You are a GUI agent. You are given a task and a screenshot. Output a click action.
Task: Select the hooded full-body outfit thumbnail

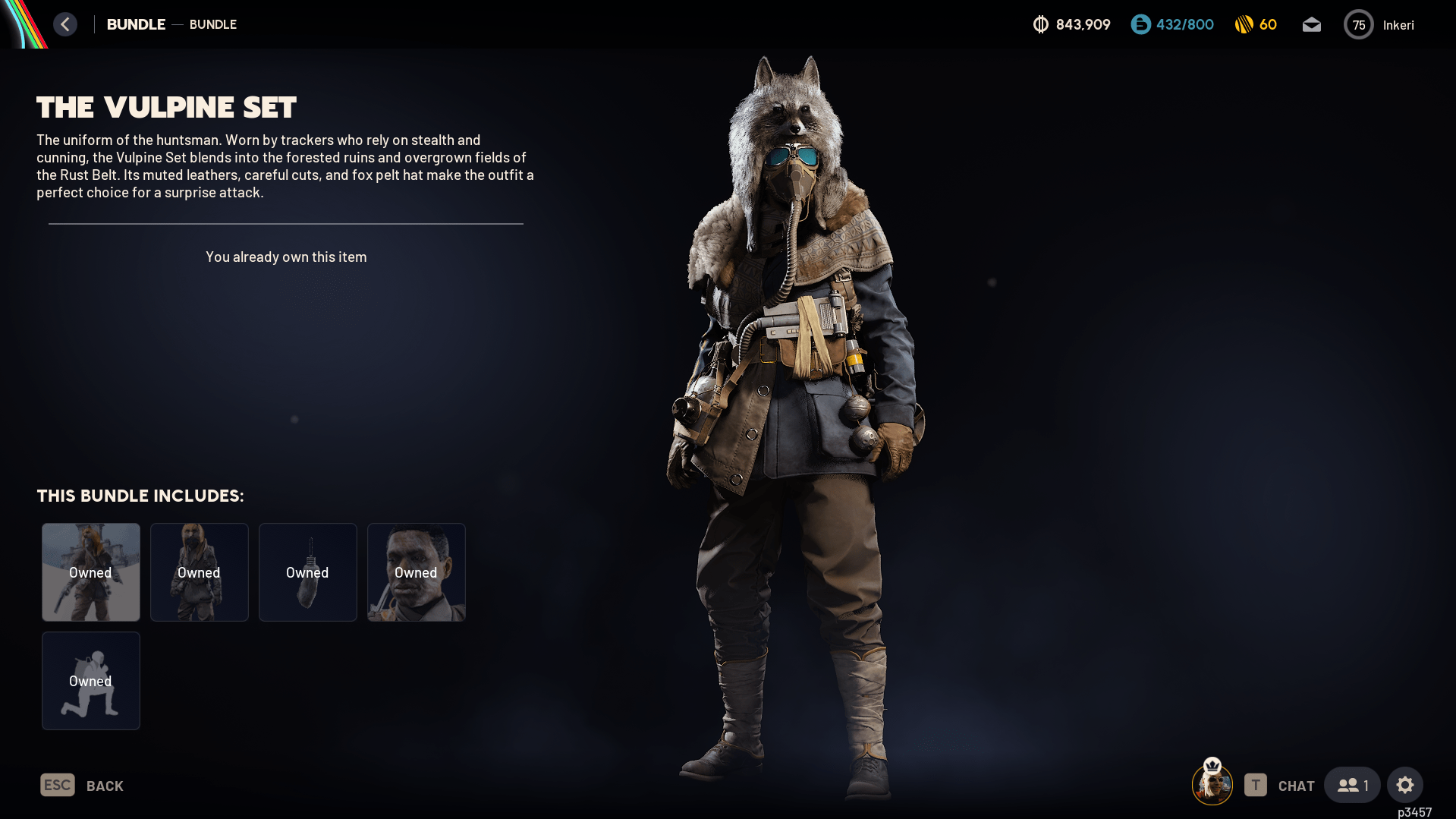tap(200, 572)
